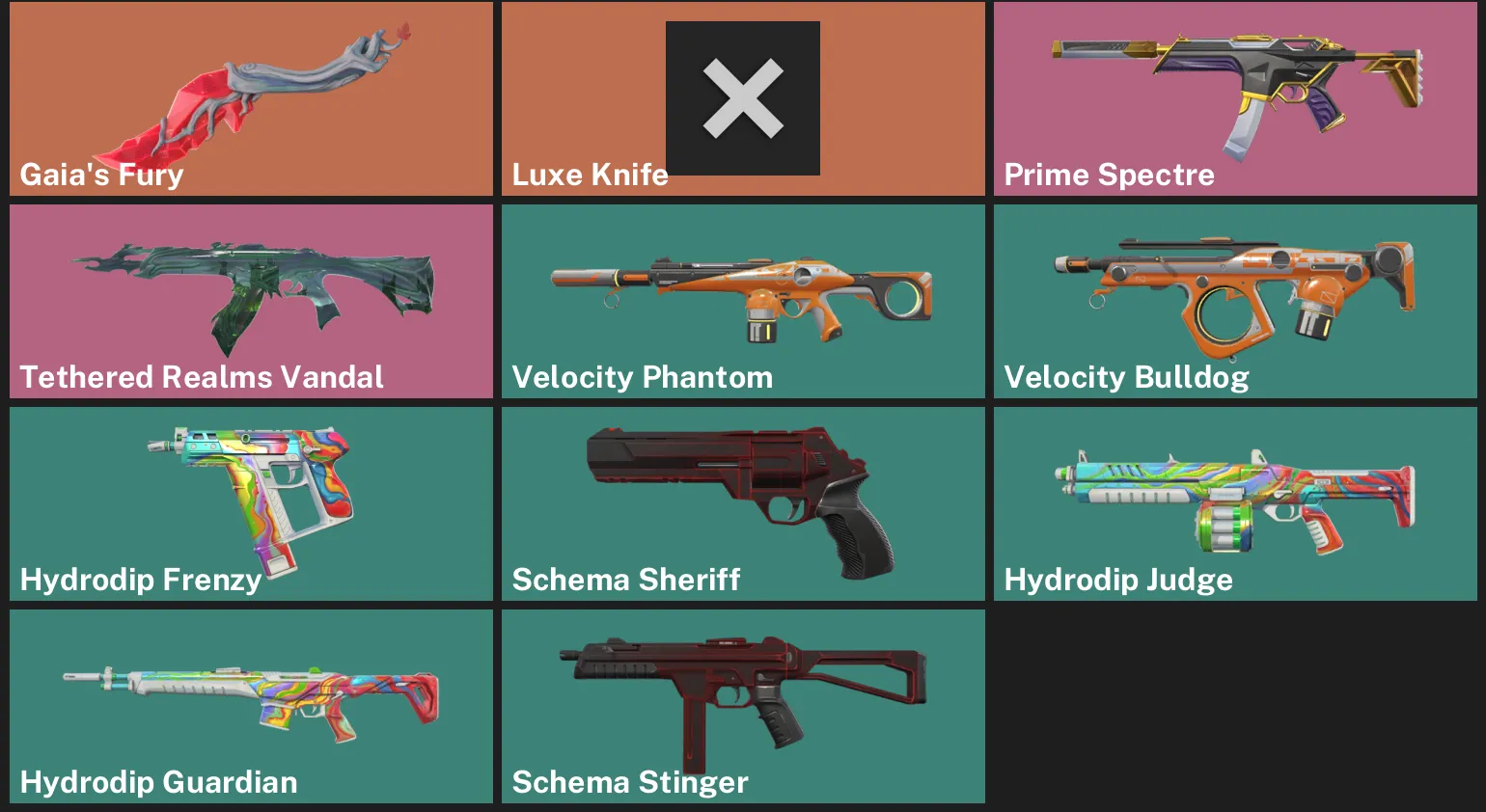The image size is (1486, 812).
Task: Click the Hydrodip Judge name label
Action: pyautogui.click(x=1117, y=581)
